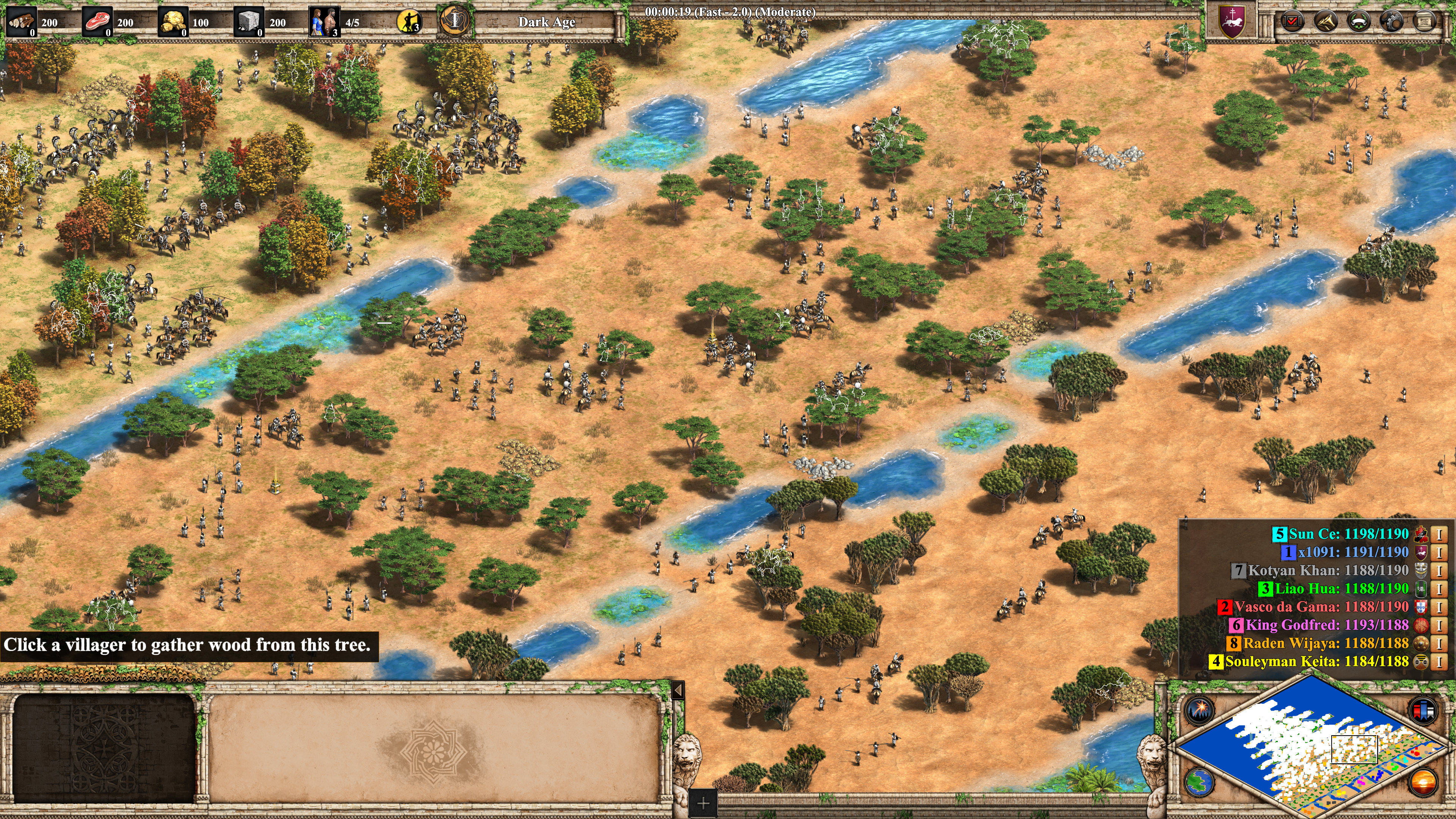Click the plus button on bottom bar
This screenshot has height=819, width=1456.
(703, 803)
